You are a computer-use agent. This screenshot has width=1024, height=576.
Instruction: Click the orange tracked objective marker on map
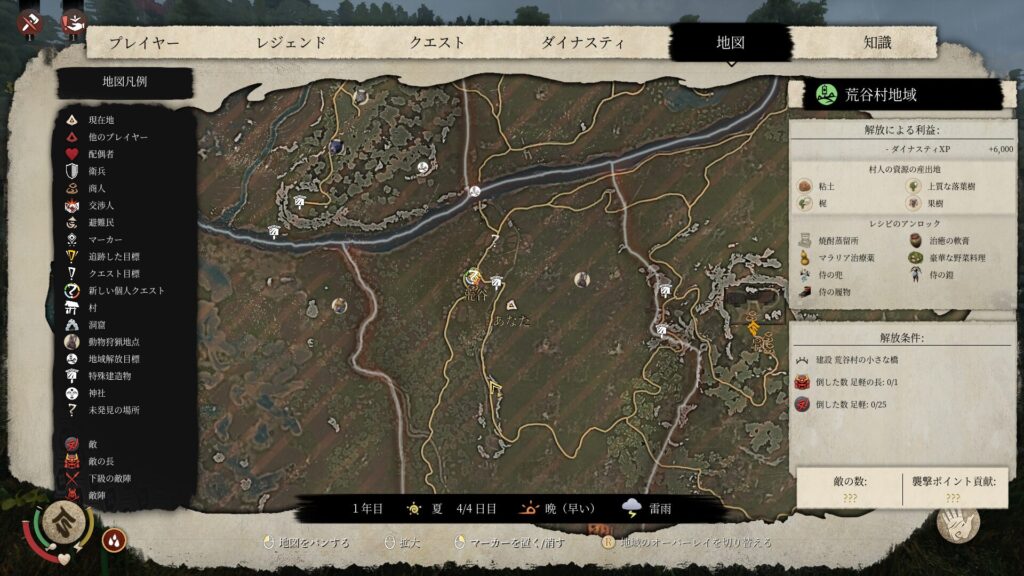(x=752, y=325)
